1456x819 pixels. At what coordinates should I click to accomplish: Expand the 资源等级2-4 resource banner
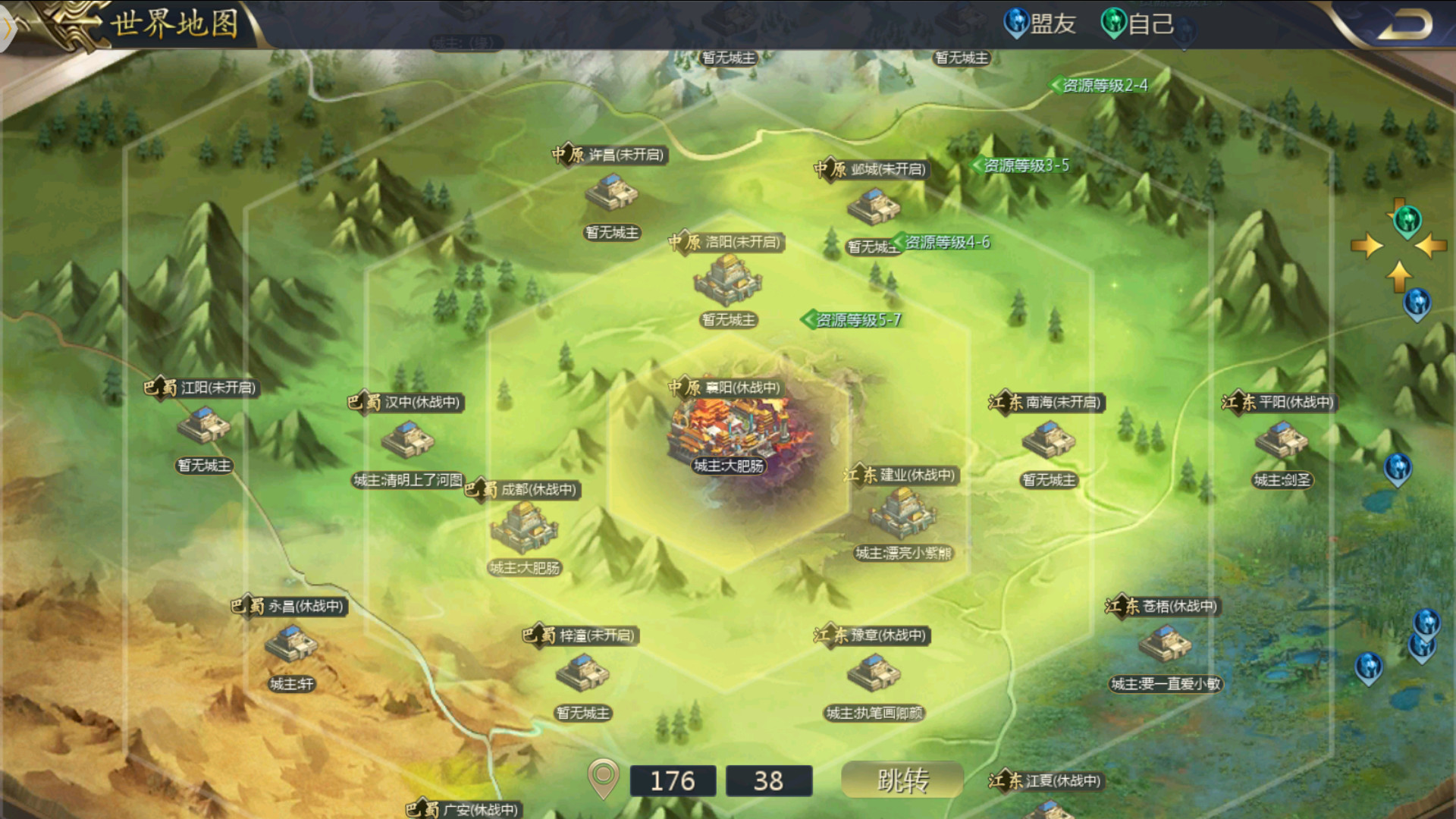(1100, 86)
